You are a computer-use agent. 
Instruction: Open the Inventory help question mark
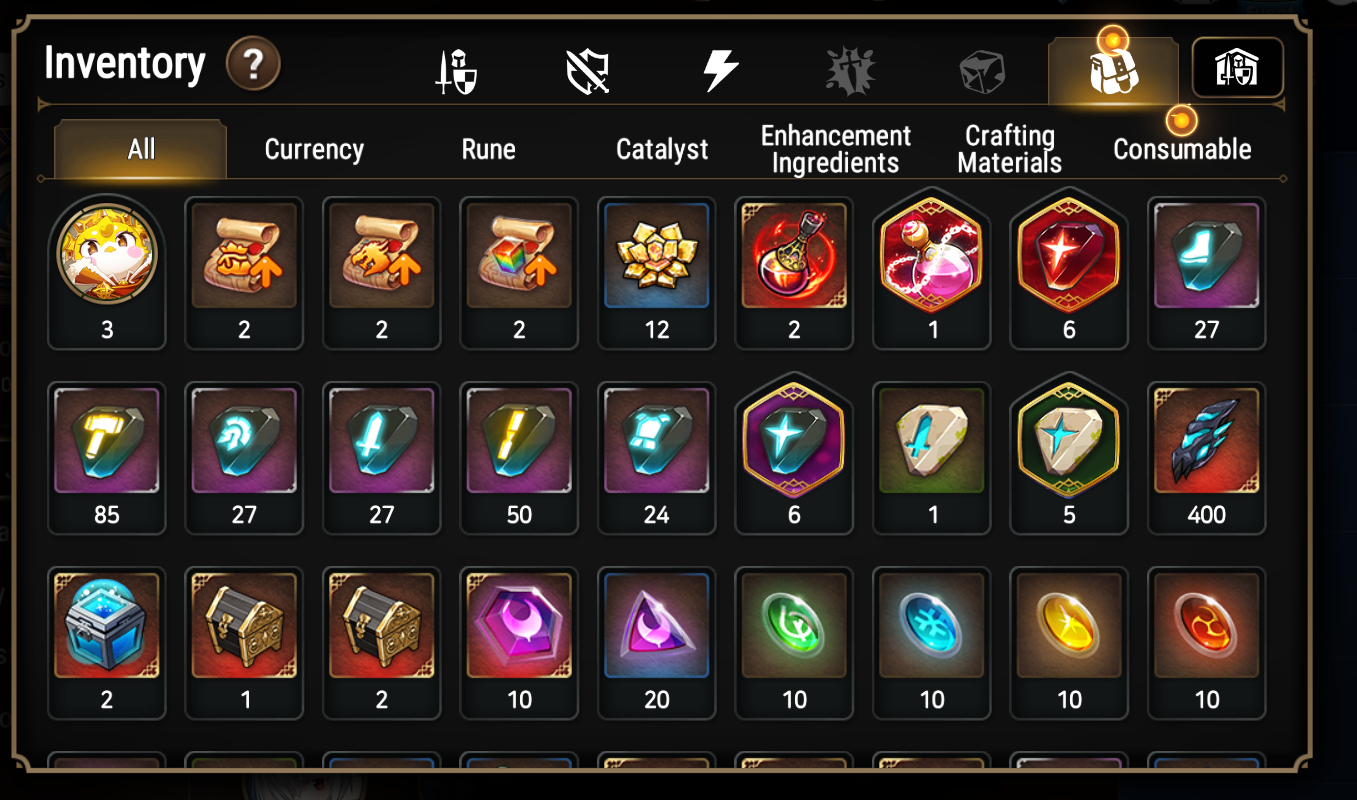coord(254,64)
